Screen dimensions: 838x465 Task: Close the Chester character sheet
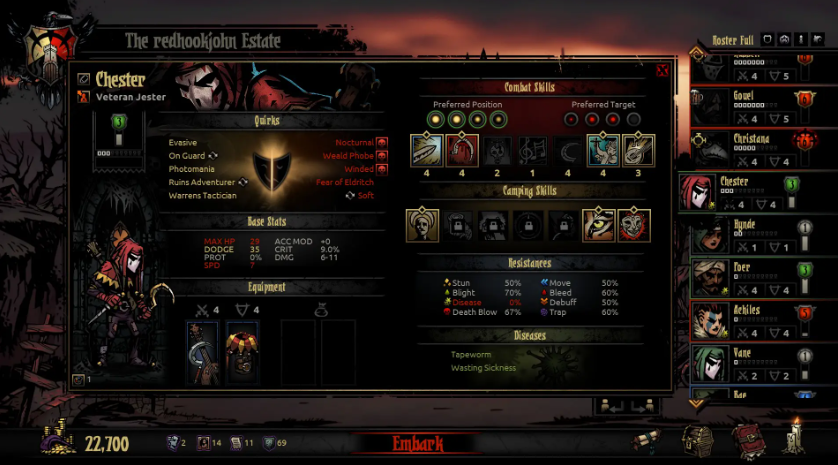click(x=662, y=71)
